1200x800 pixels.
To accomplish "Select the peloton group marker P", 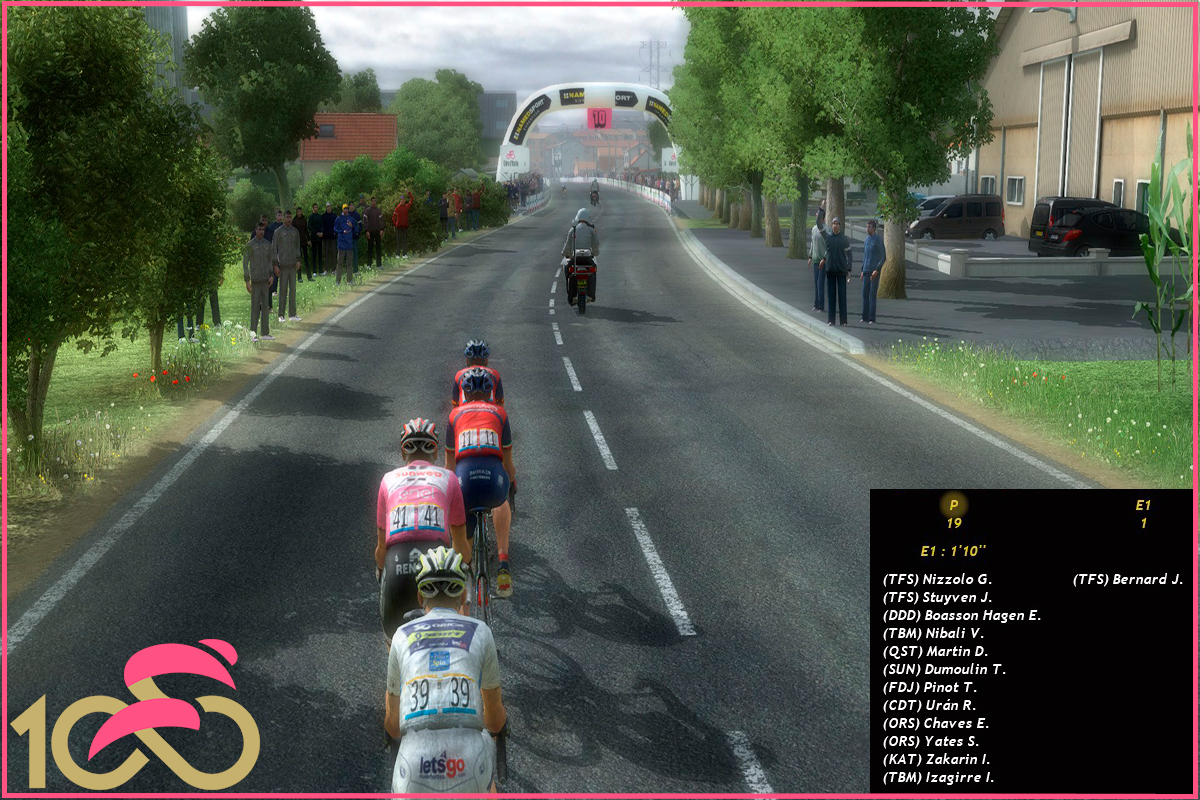I will point(953,505).
